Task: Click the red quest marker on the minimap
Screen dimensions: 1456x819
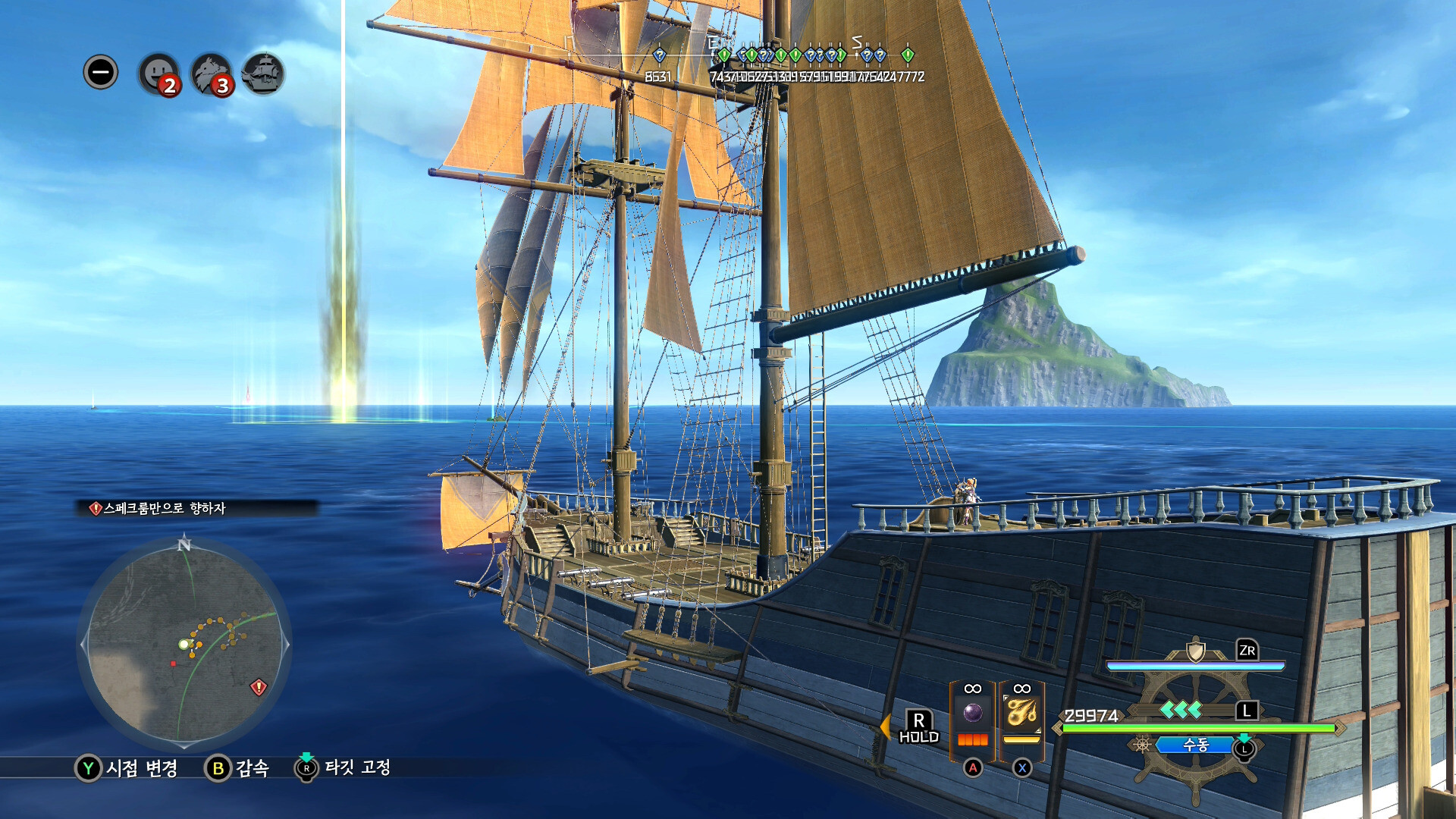Action: (259, 687)
